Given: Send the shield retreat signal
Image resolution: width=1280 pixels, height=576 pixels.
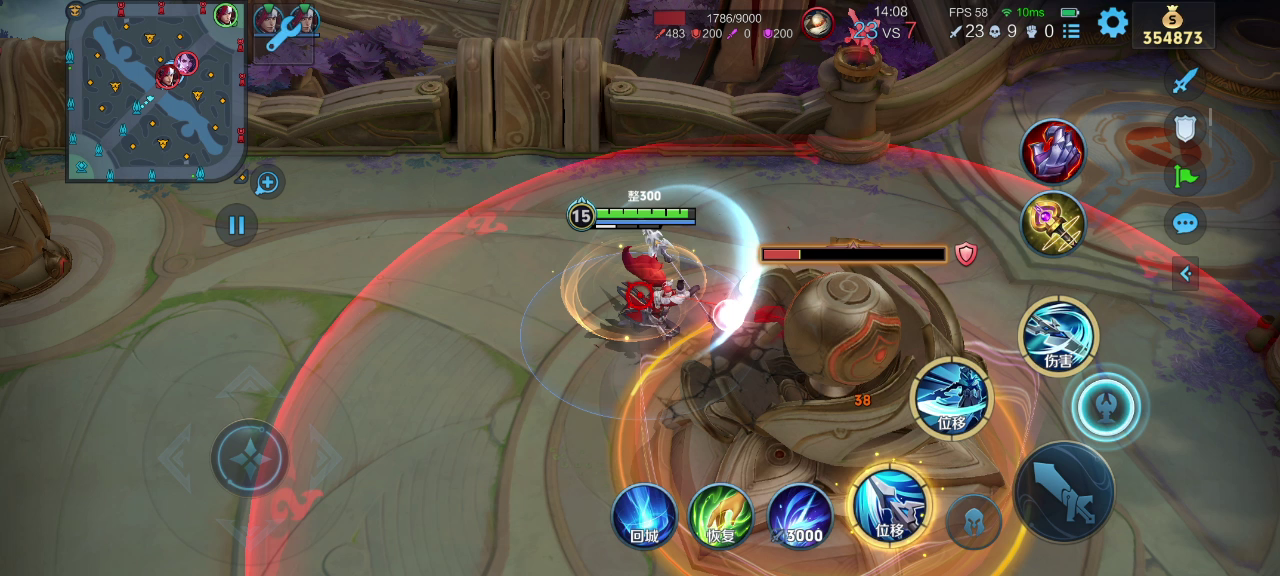Looking at the screenshot, I should pyautogui.click(x=1185, y=128).
